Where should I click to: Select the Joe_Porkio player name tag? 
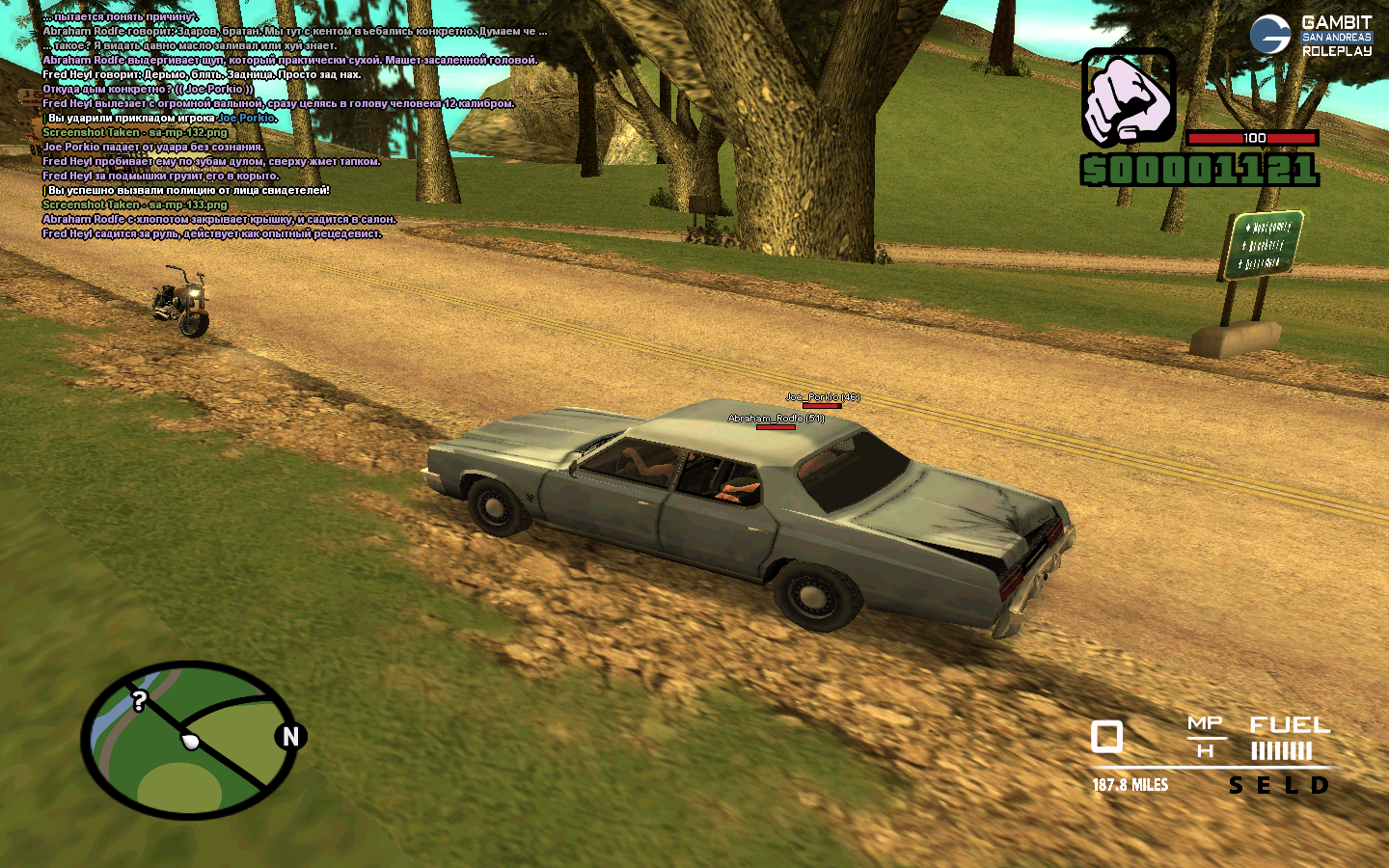(822, 397)
